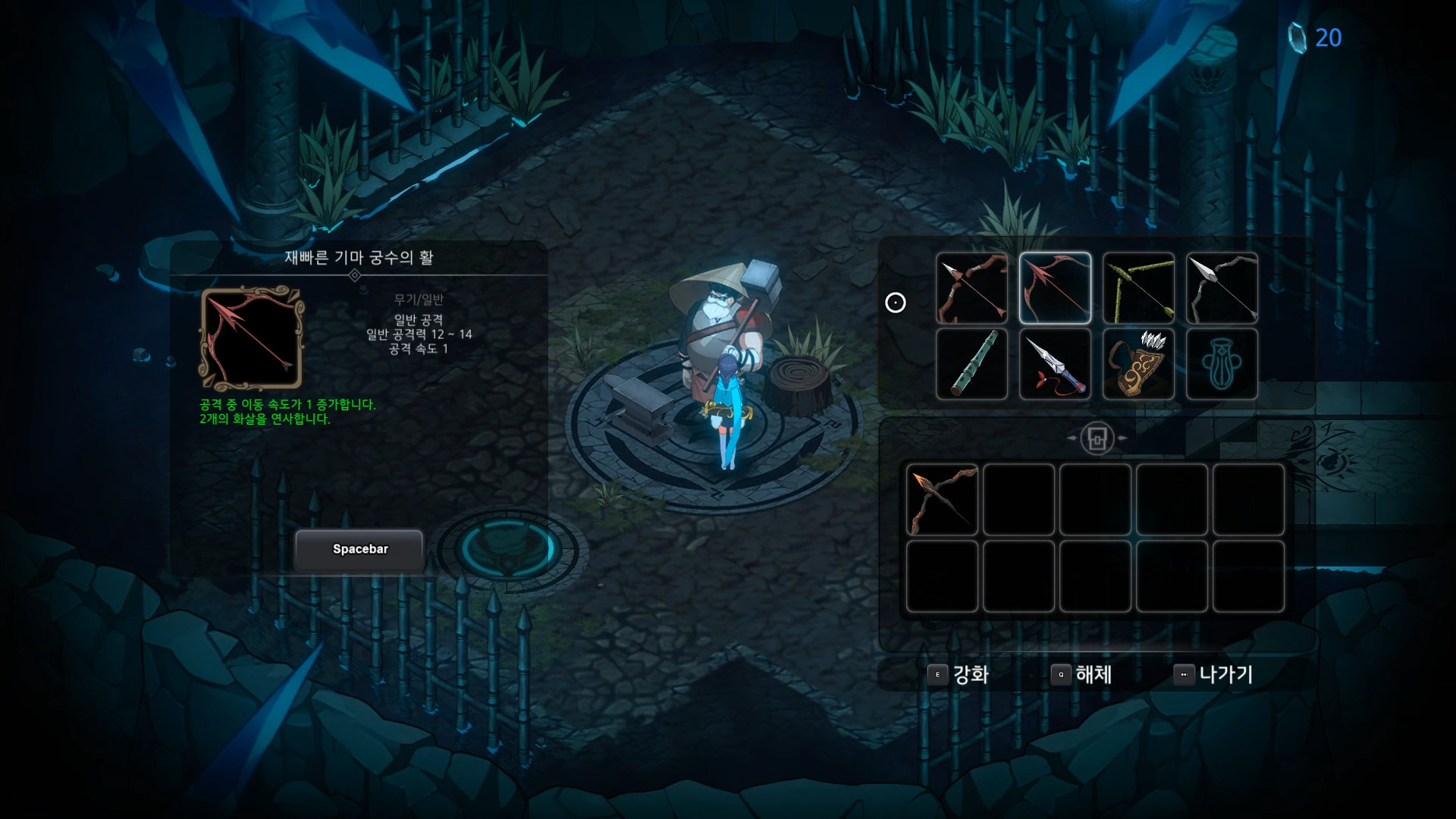The height and width of the screenshot is (819, 1456).
Task: Click the 강화 (enhance) option
Action: coord(959,674)
